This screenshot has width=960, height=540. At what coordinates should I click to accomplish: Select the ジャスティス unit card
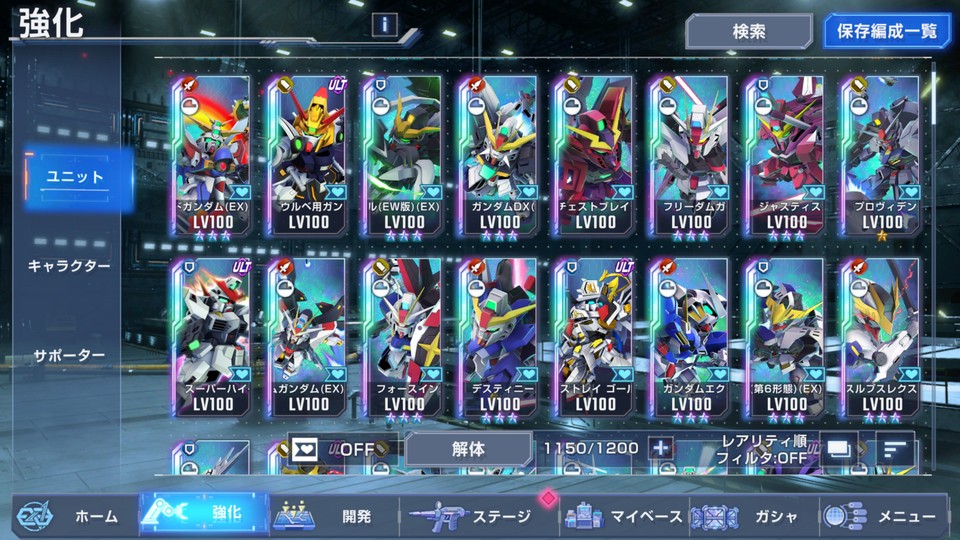(x=784, y=155)
